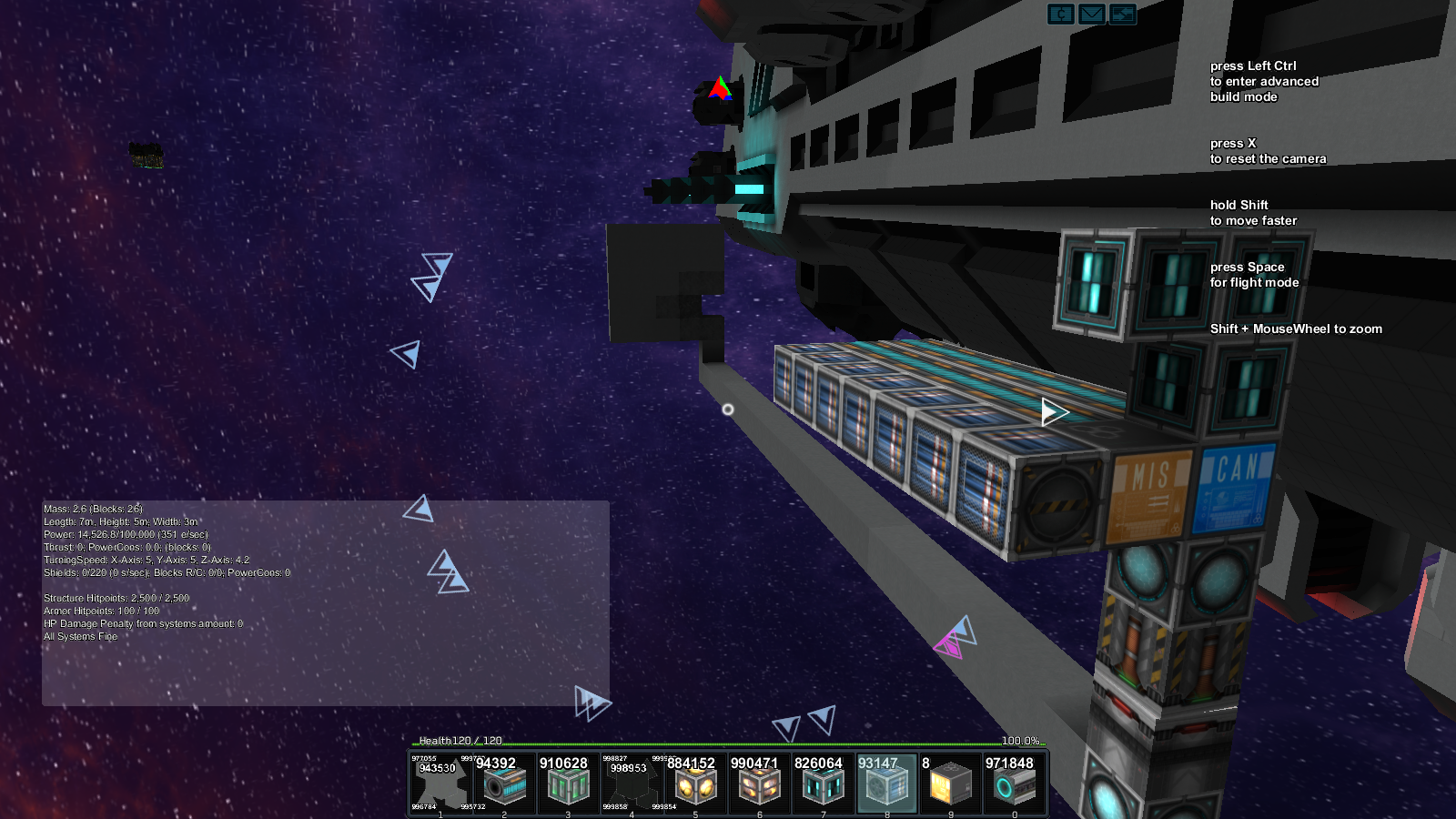The width and height of the screenshot is (1456, 819).
Task: Select hotbar slot 2 cannon barrel block
Action: coord(504,784)
